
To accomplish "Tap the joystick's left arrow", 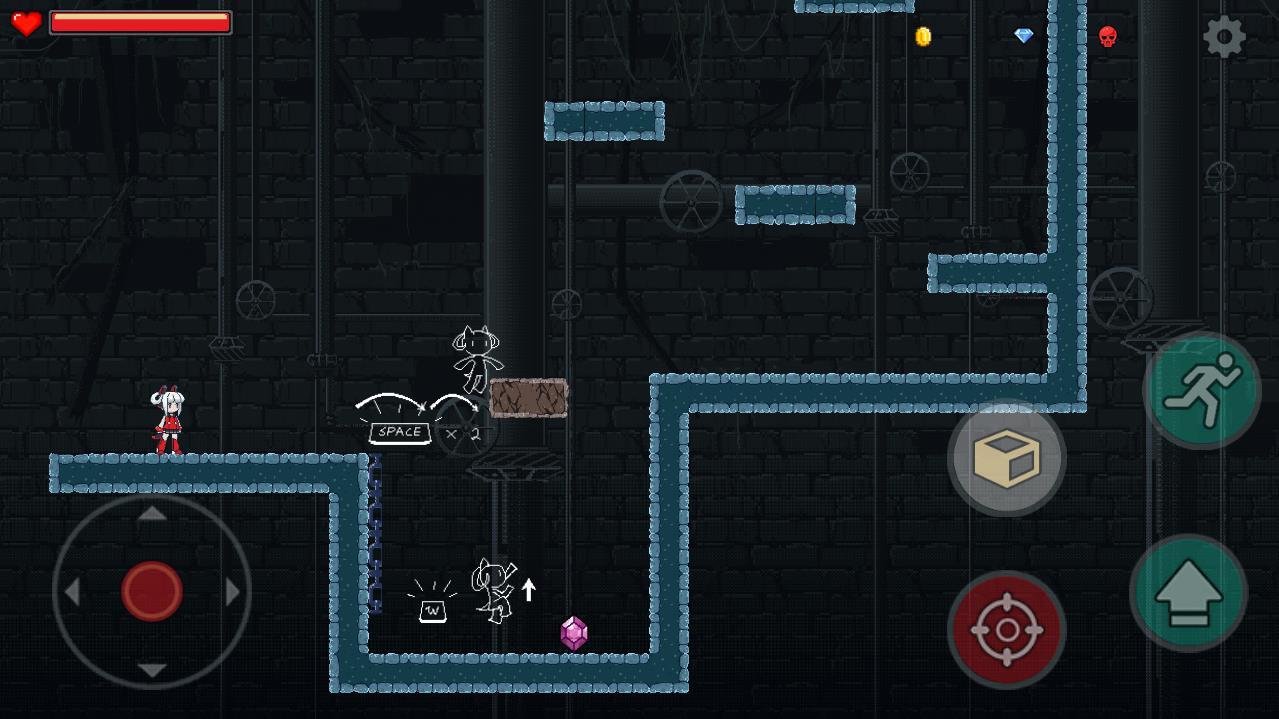I will click(72, 592).
